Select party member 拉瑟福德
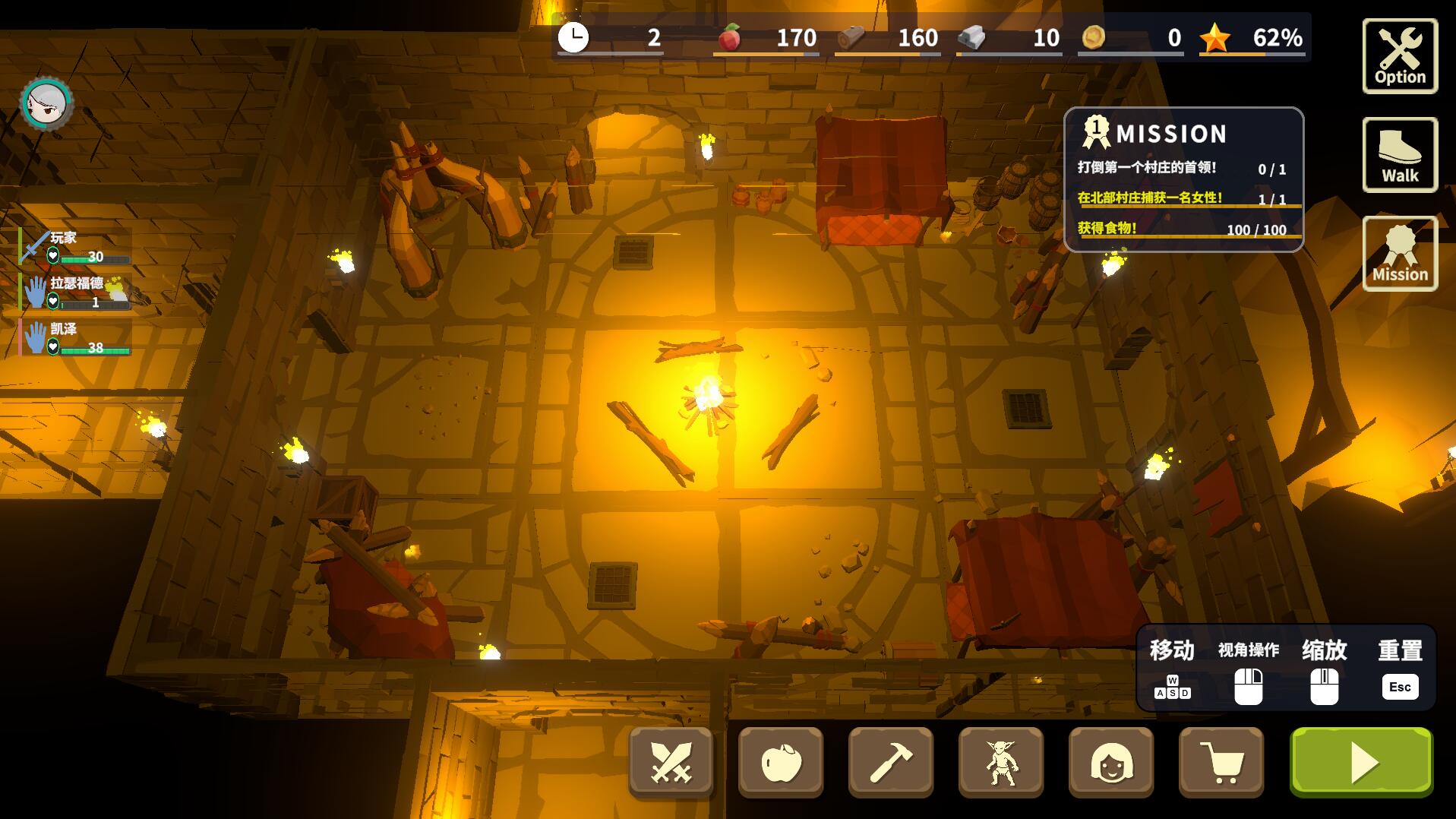The width and height of the screenshot is (1456, 819). (75, 292)
